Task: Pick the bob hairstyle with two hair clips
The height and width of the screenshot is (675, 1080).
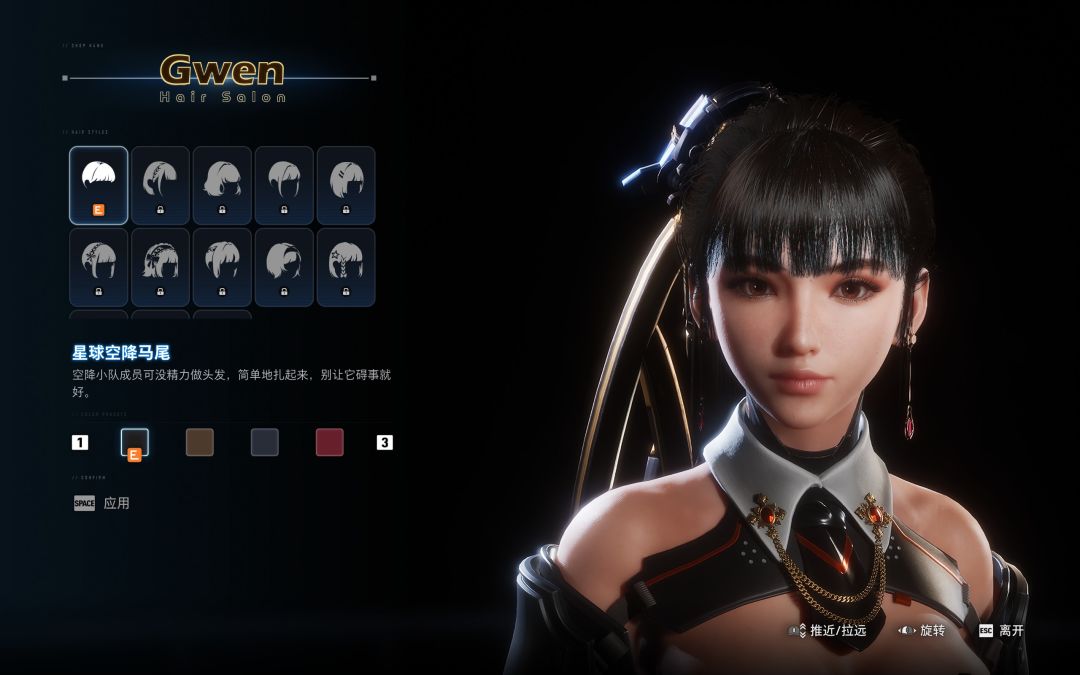Action: click(x=345, y=184)
